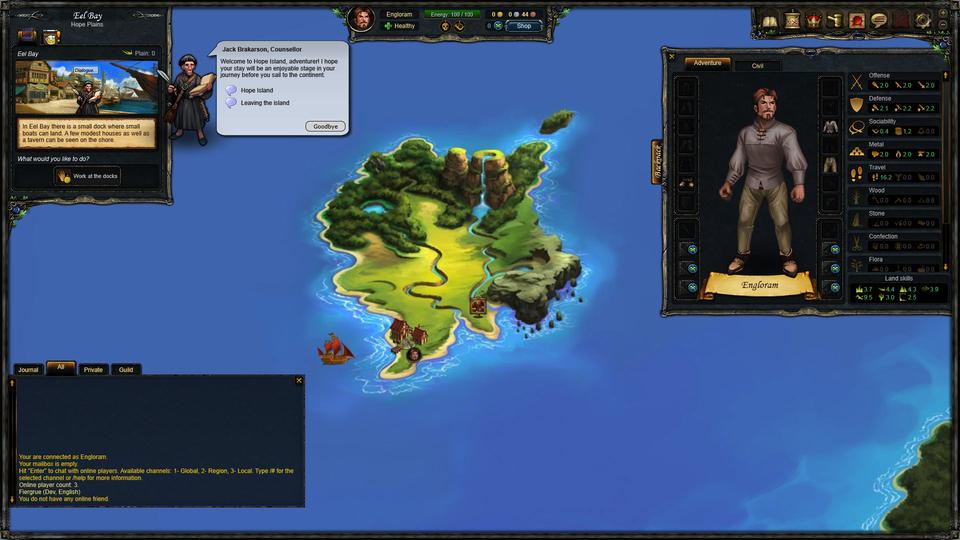The height and width of the screenshot is (540, 960).
Task: Open the scroll icon in the toolbar
Action: [791, 20]
